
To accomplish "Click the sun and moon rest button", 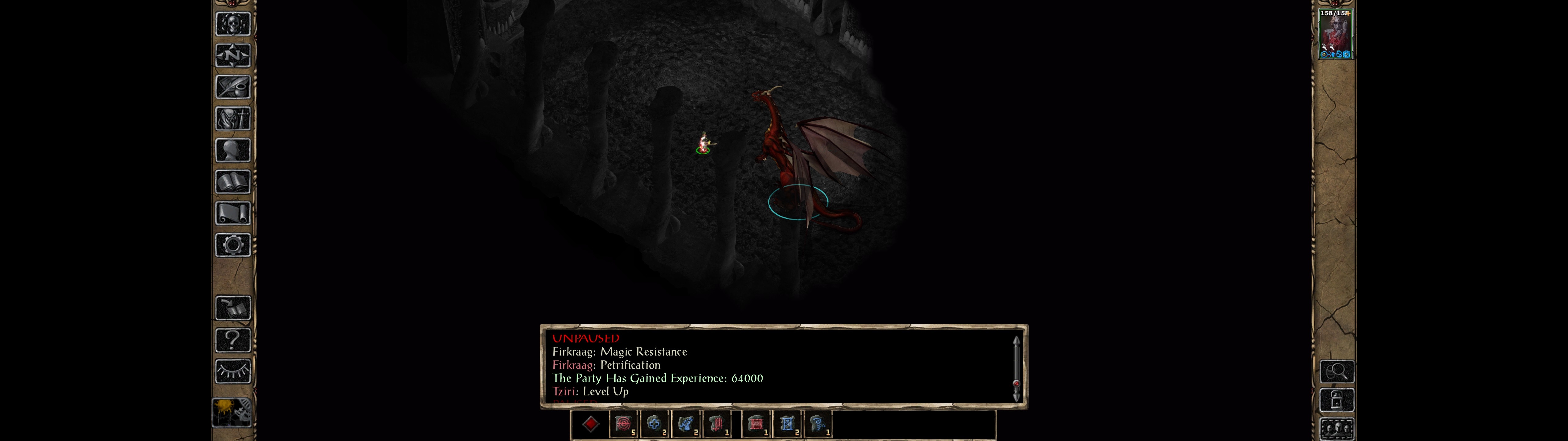I will click(x=232, y=413).
